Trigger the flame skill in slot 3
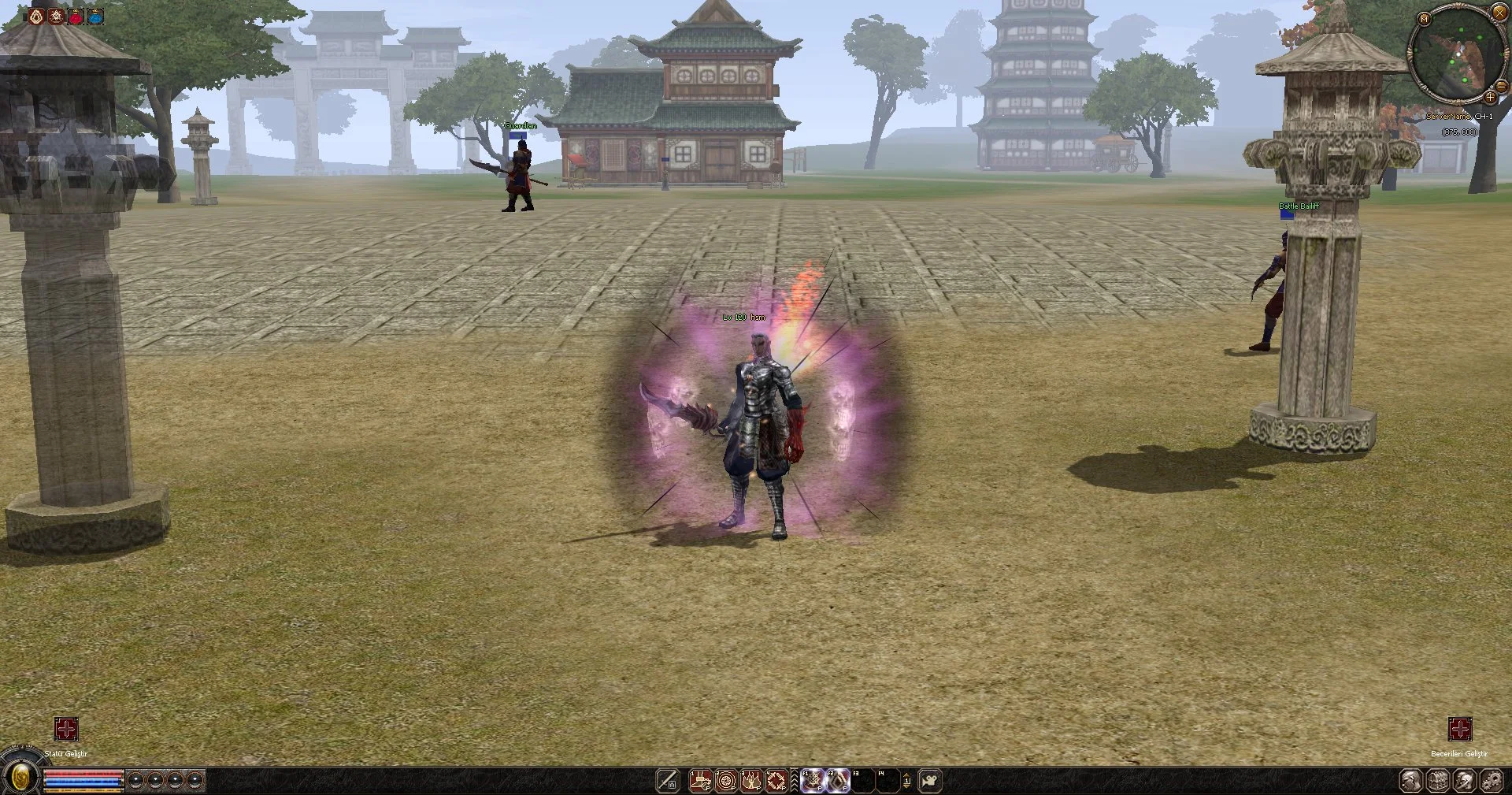 tap(751, 781)
